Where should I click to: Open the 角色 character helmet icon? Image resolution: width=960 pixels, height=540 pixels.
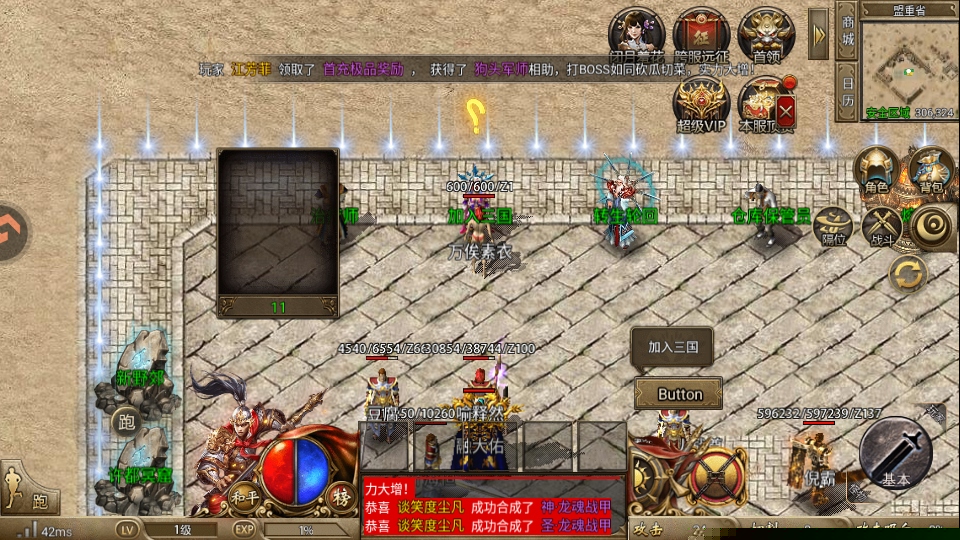tap(876, 169)
